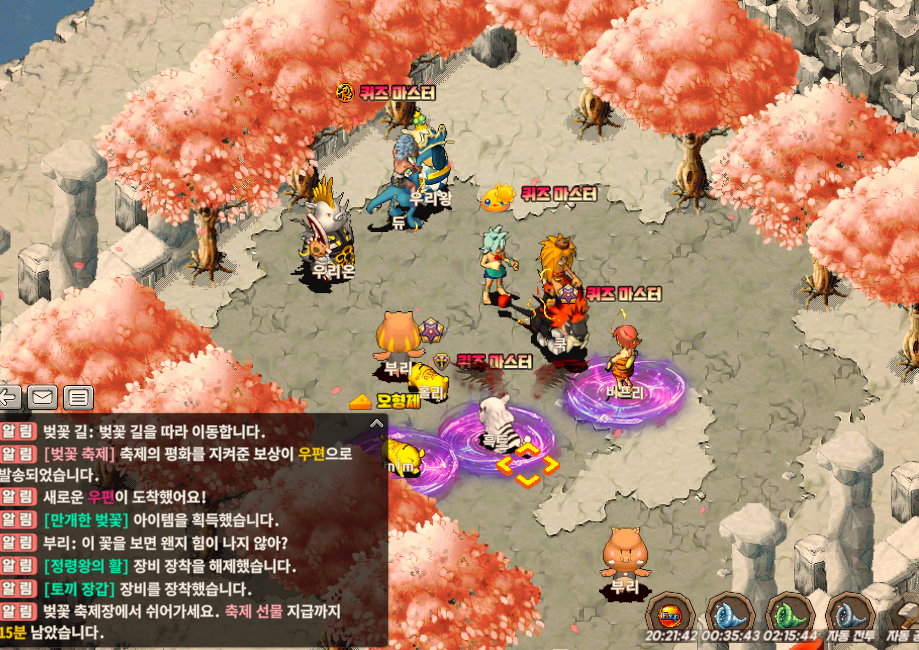Image resolution: width=919 pixels, height=650 pixels.
Task: Select the green shell horn buff icon
Action: click(x=789, y=611)
